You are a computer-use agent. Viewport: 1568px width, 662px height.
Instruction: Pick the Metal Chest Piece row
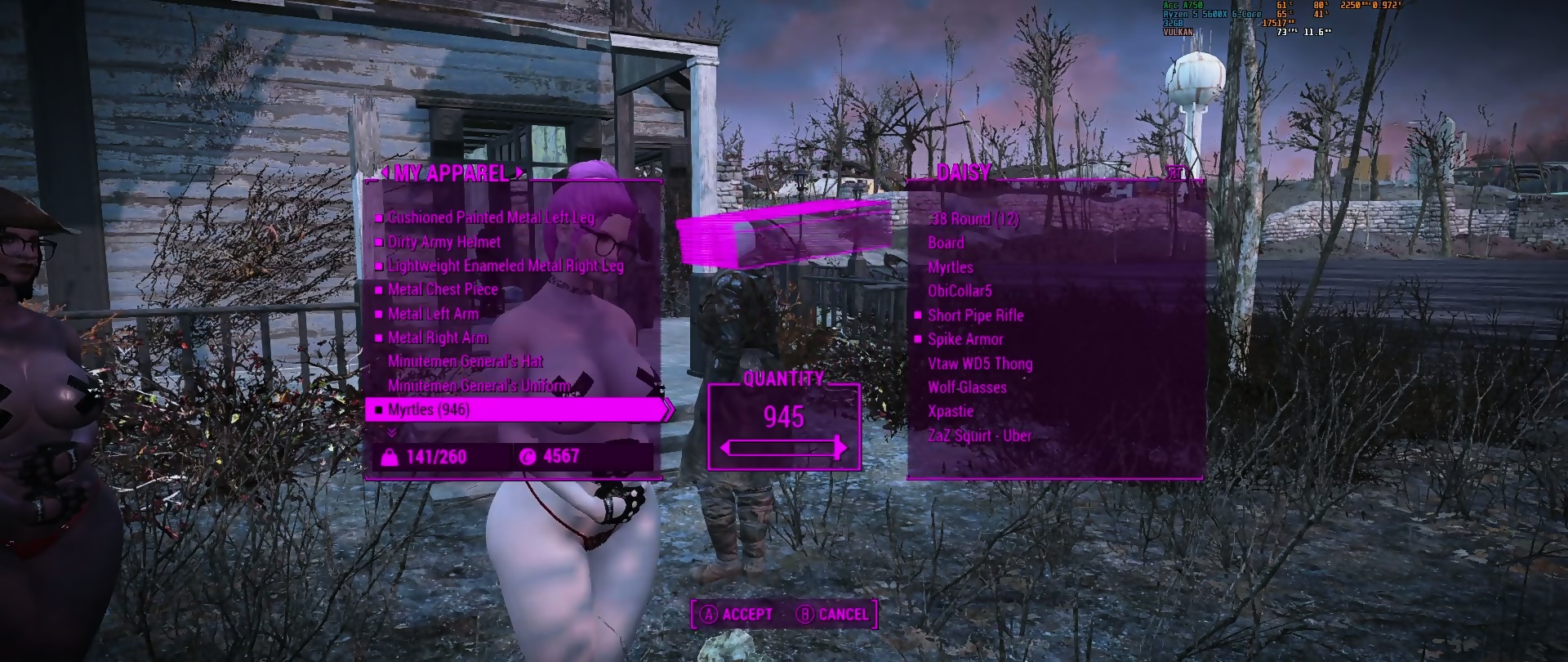point(443,289)
